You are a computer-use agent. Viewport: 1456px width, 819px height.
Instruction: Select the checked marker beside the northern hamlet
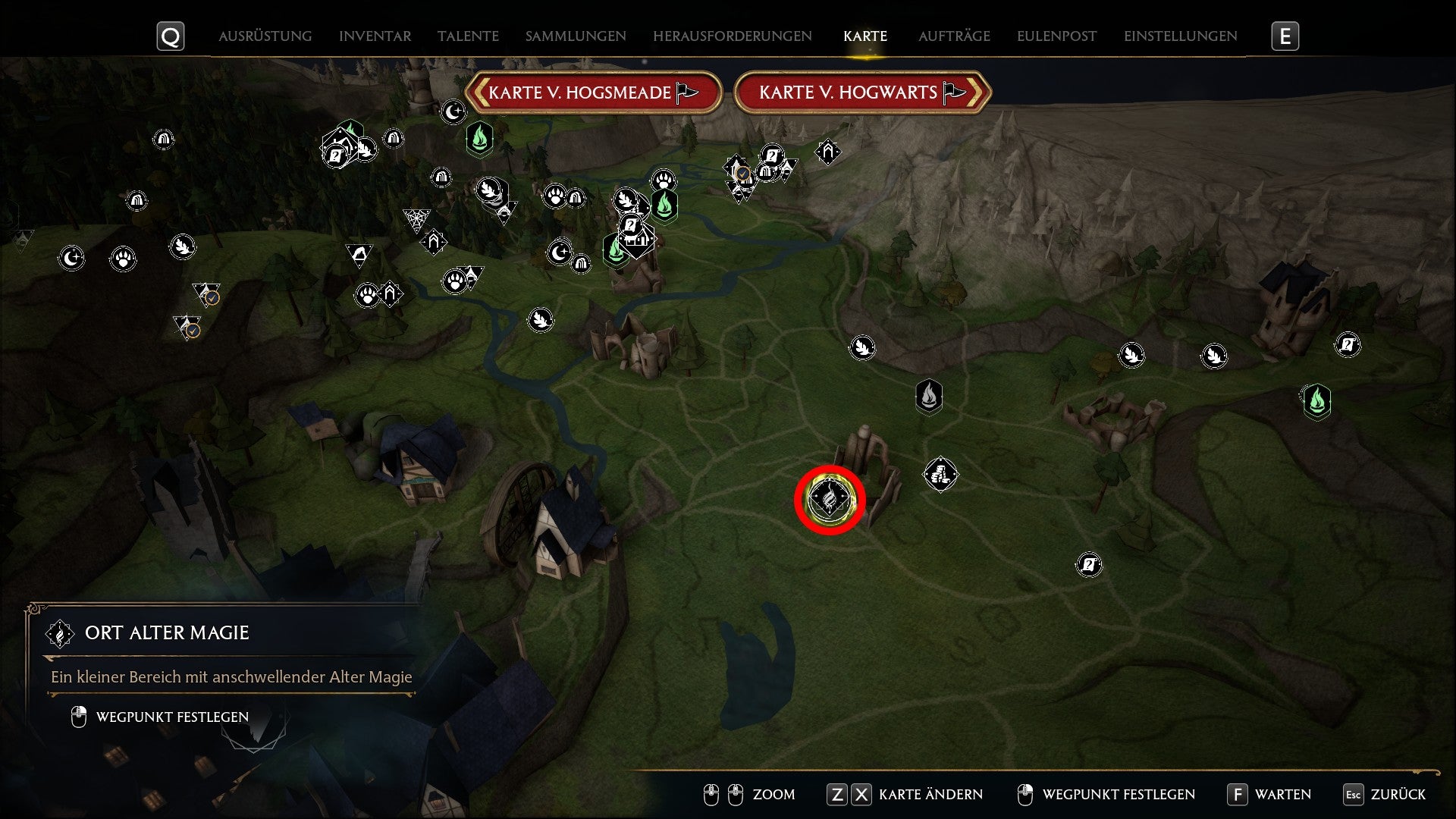pos(742,174)
